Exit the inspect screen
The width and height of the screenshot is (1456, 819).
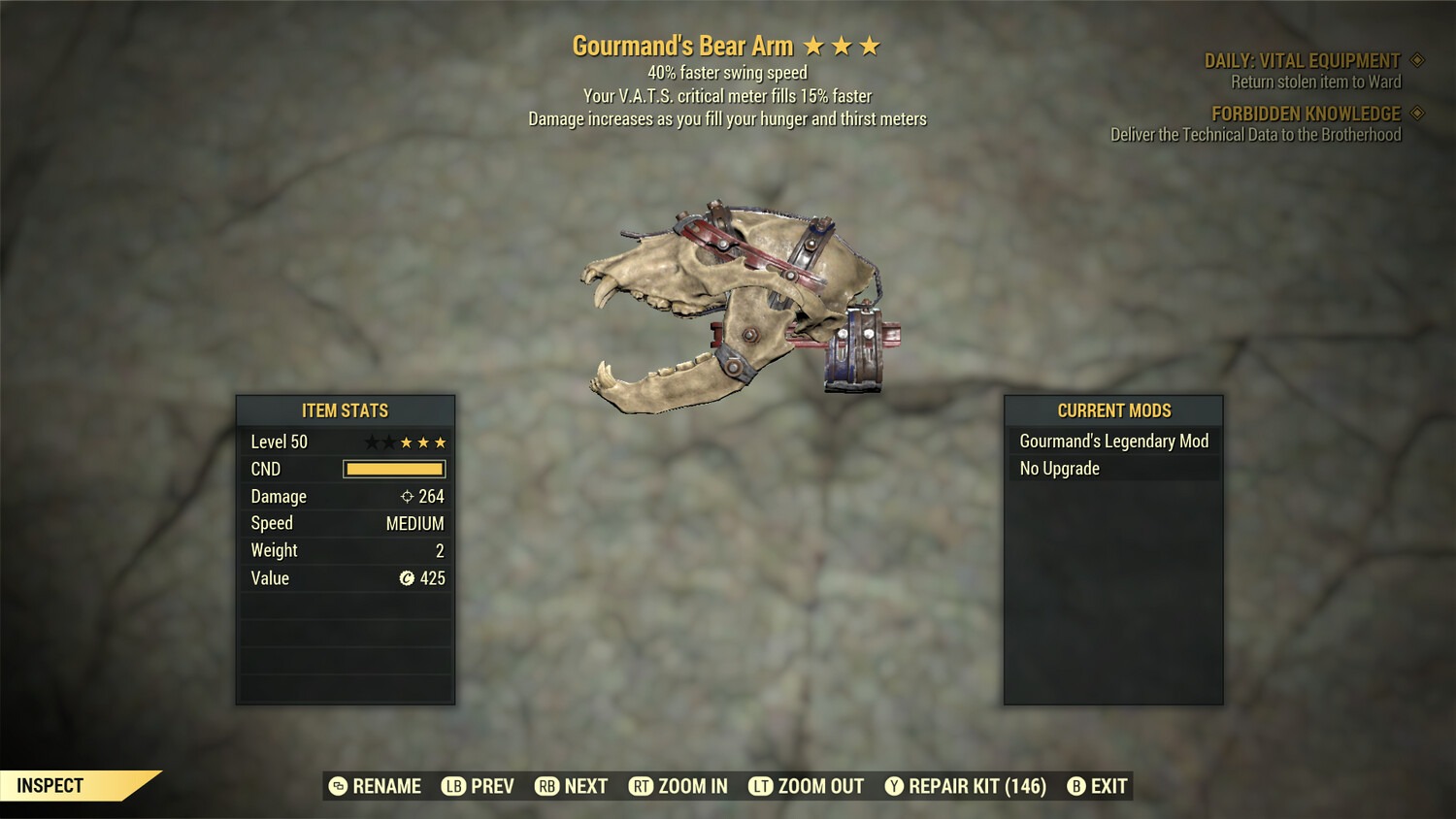coord(1098,786)
